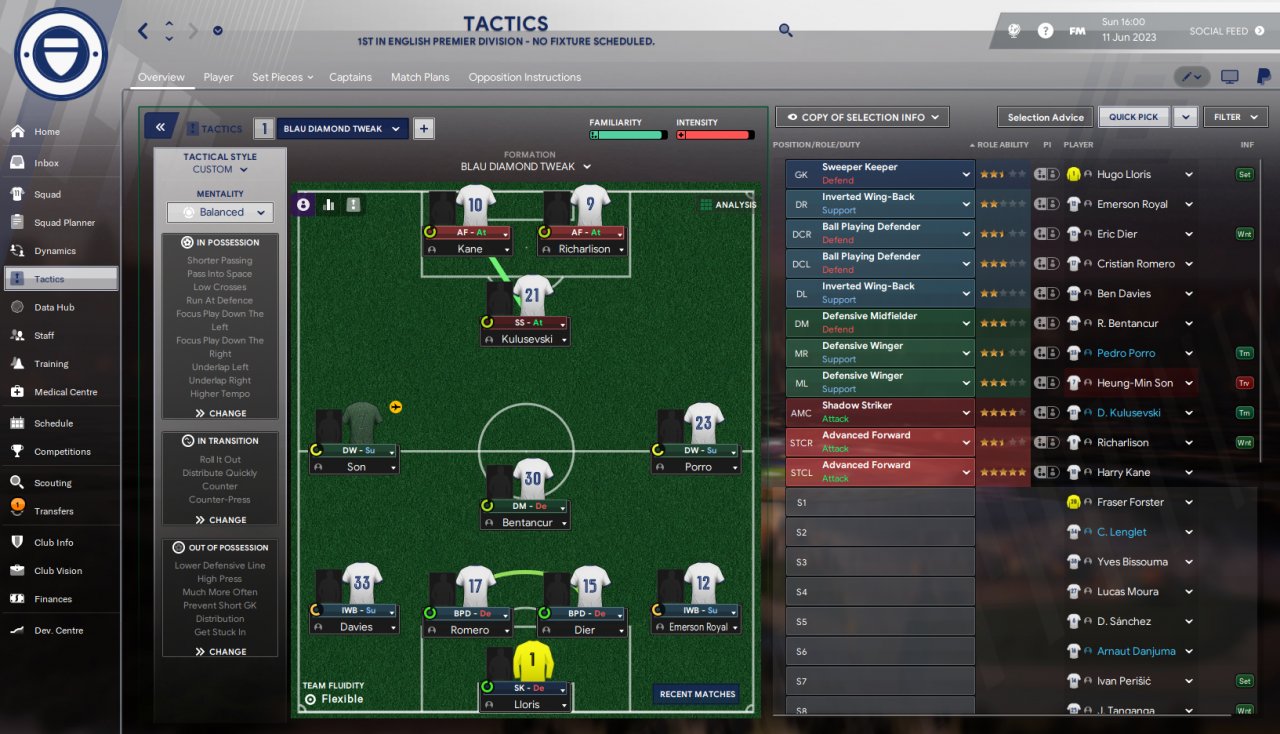Open the Transfers section

53,511
